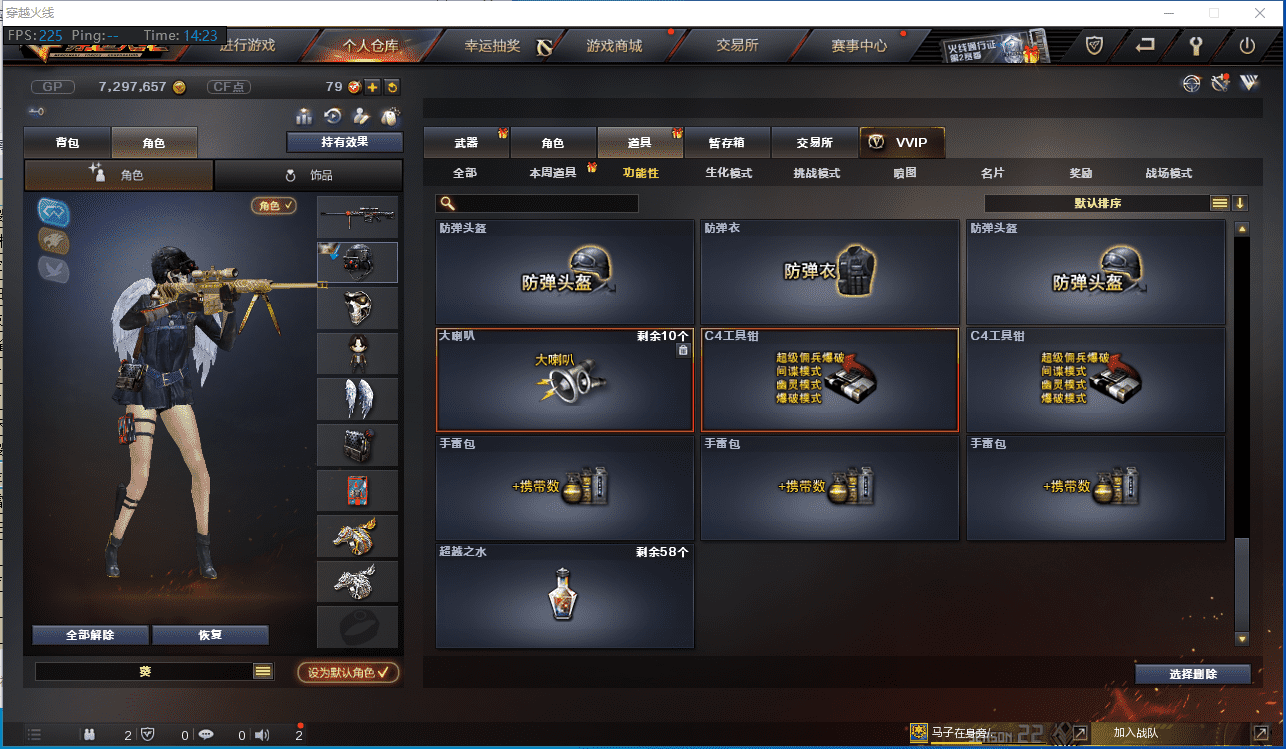Click 全部解除 to unequip everything
This screenshot has width=1286, height=749.
point(90,635)
